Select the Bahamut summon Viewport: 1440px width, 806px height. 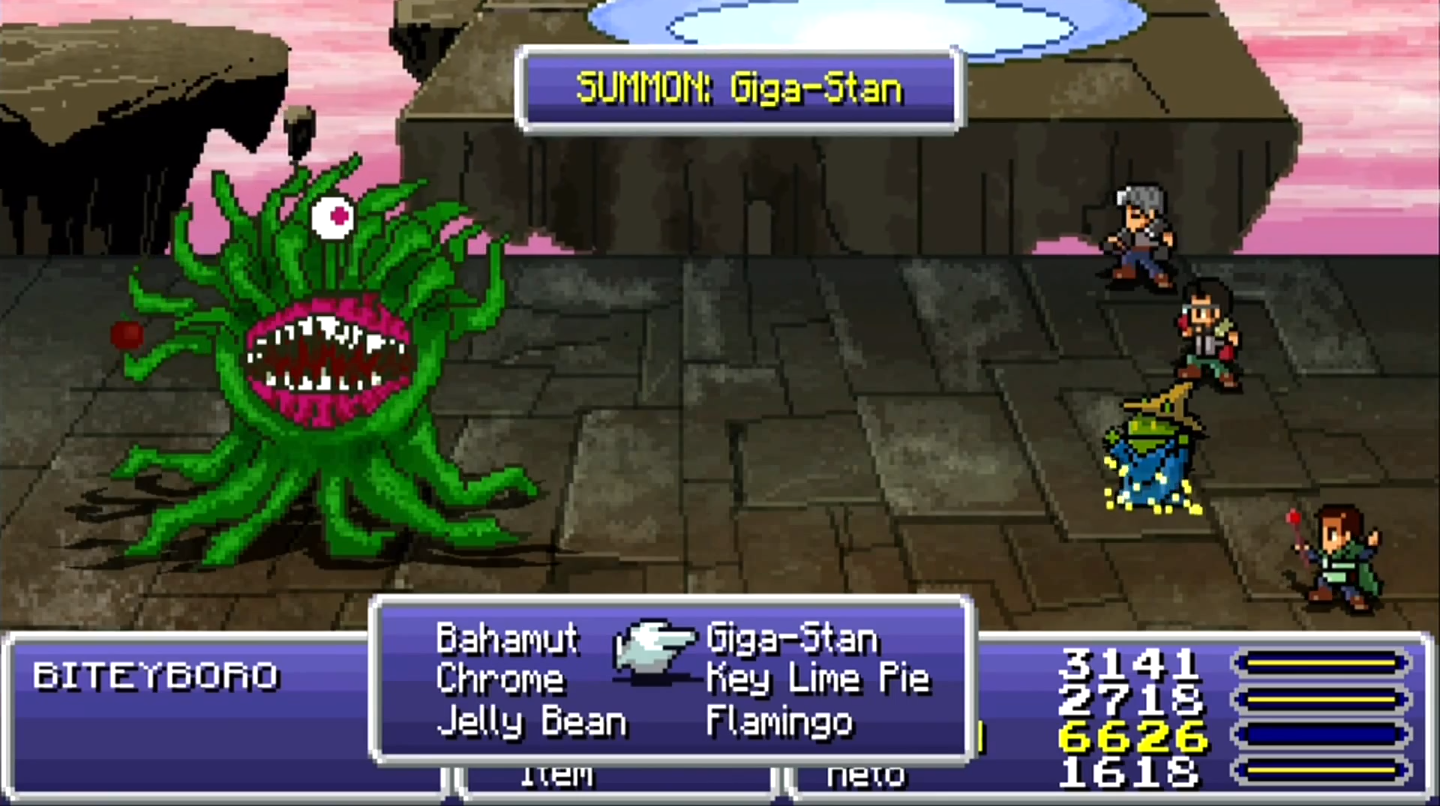[507, 638]
